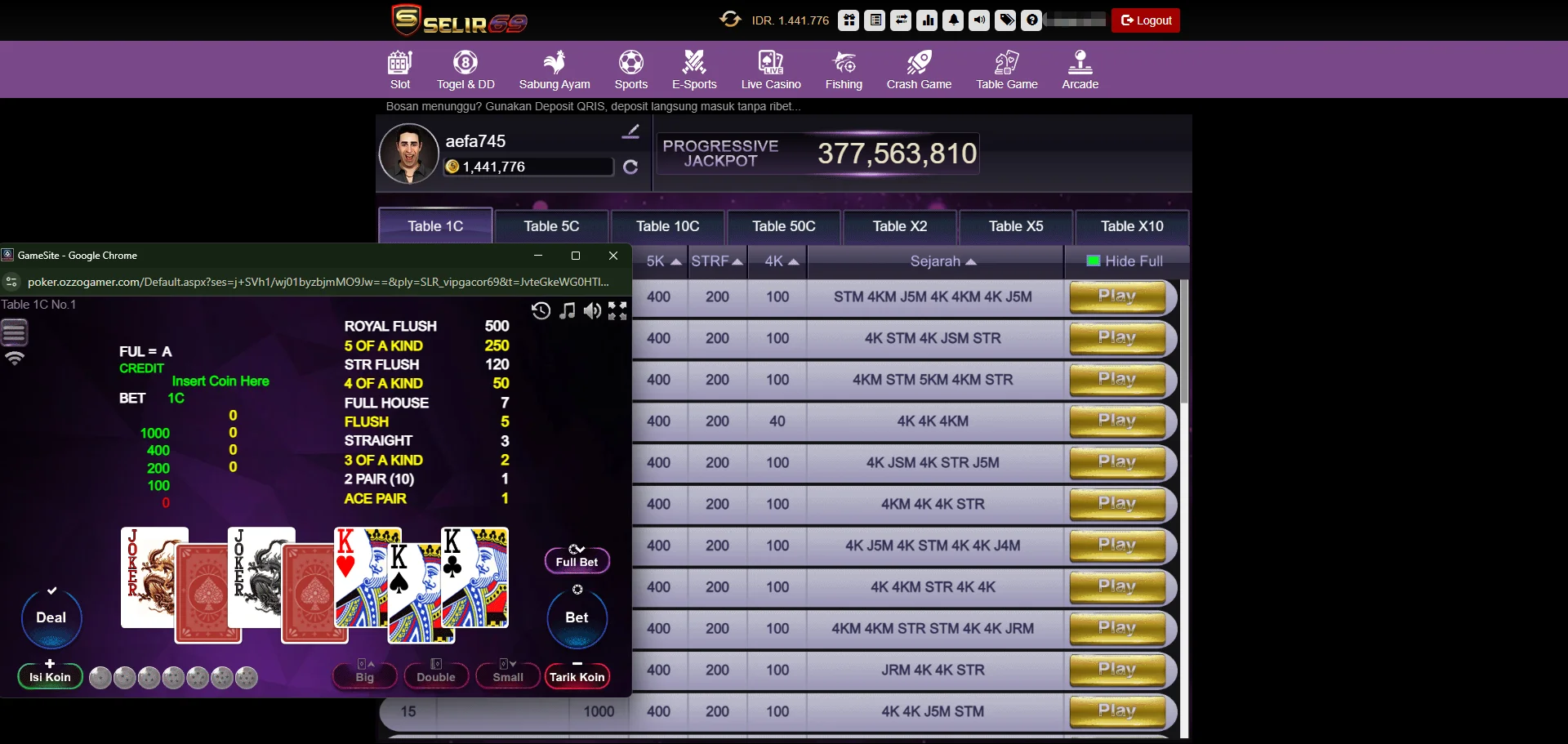Image resolution: width=1568 pixels, height=744 pixels.
Task: Toggle the Hide Full checkbox
Action: (x=1093, y=261)
